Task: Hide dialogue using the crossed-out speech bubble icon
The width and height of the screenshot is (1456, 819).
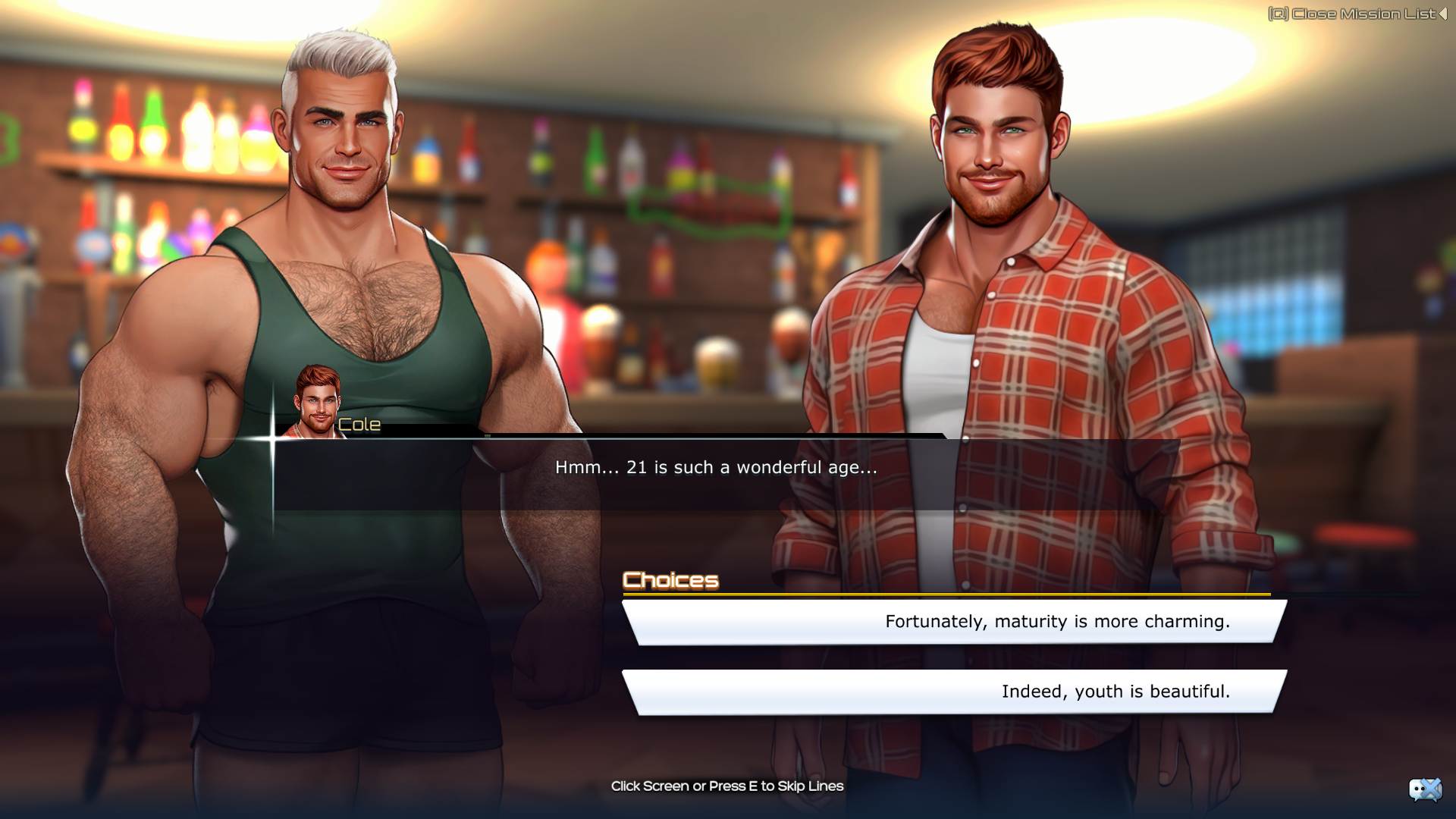Action: tap(1424, 790)
